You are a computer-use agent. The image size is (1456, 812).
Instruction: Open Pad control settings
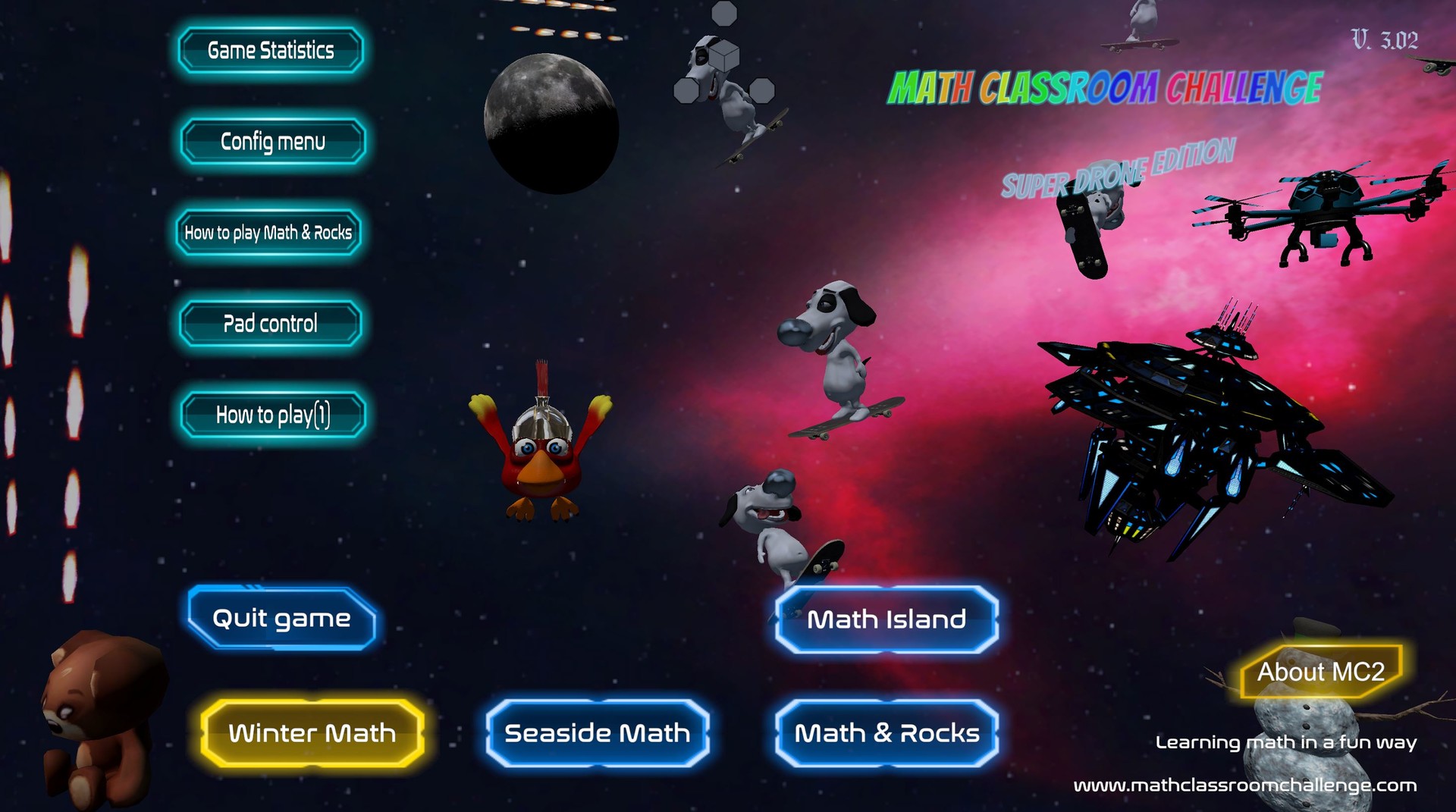click(270, 324)
